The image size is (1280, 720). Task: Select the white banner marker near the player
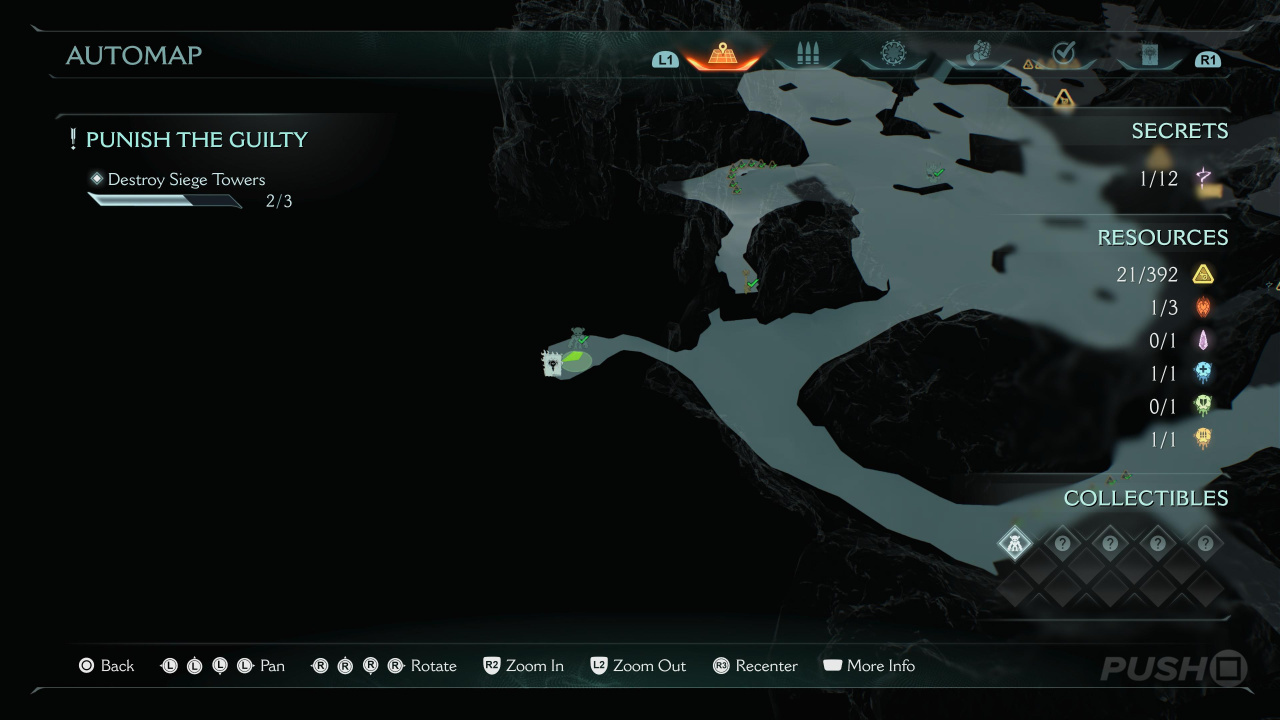click(x=551, y=365)
